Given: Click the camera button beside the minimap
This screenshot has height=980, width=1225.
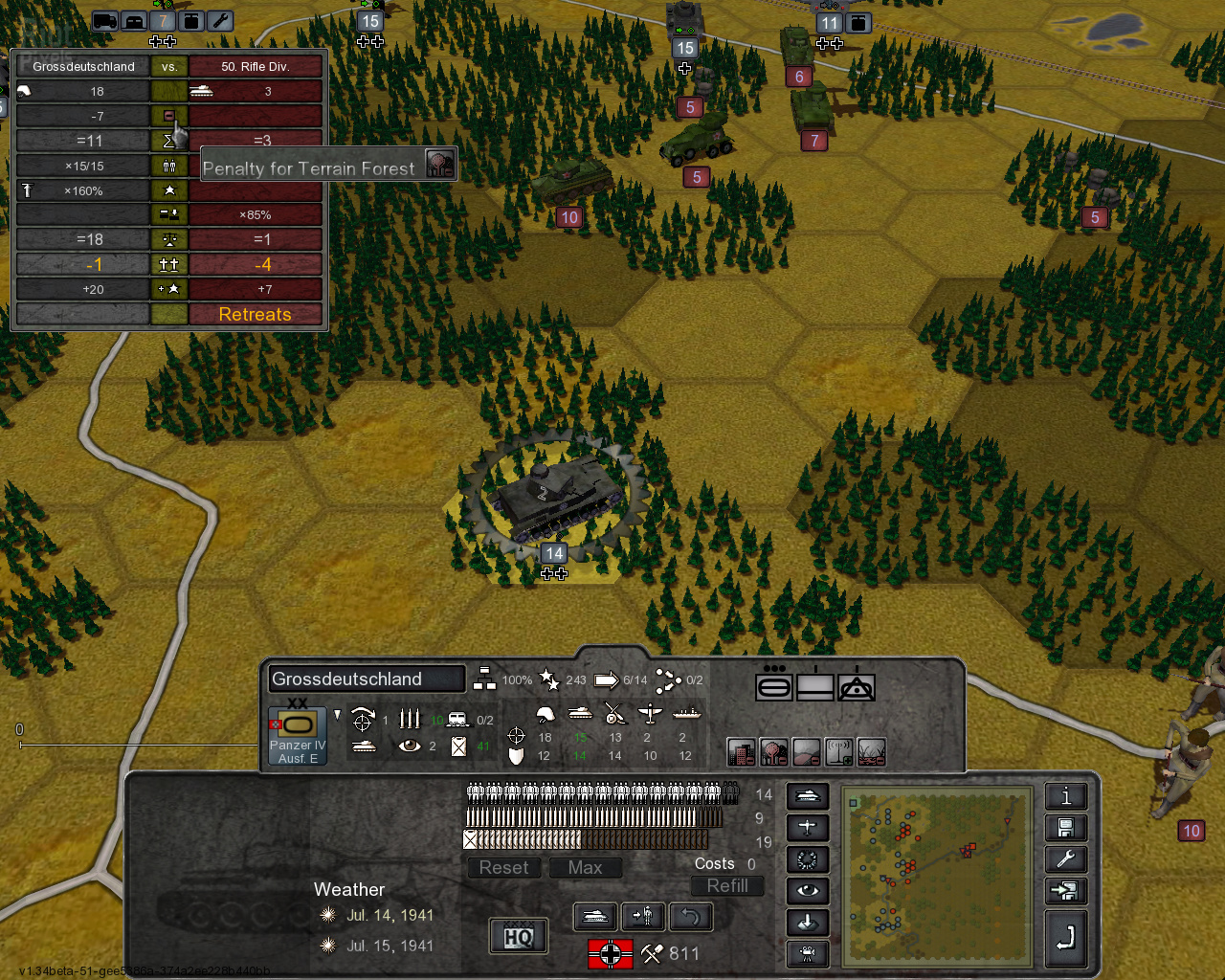Looking at the screenshot, I should coord(807,953).
